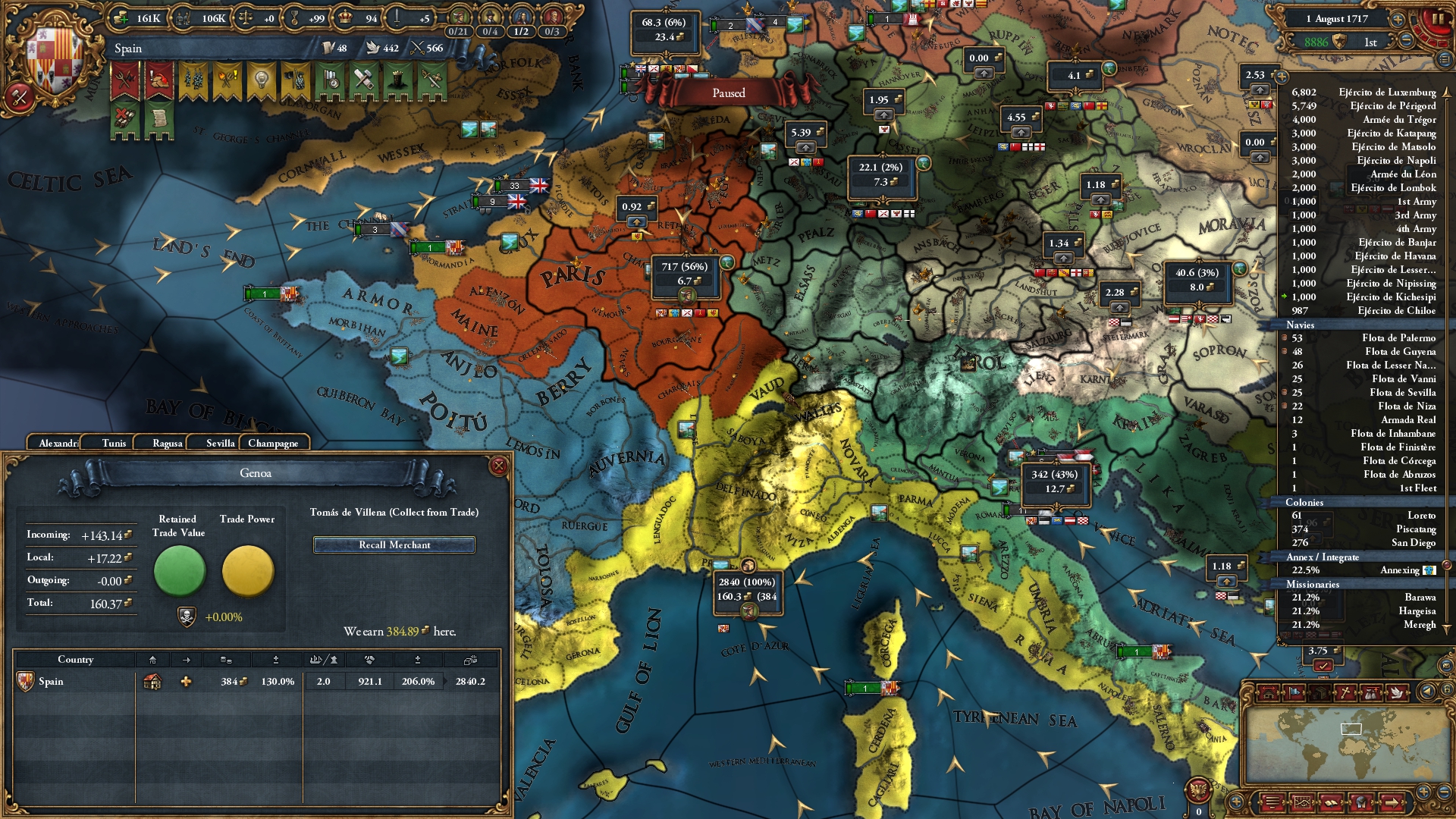
Task: Increase game speed with plus button by date
Action: (1398, 19)
